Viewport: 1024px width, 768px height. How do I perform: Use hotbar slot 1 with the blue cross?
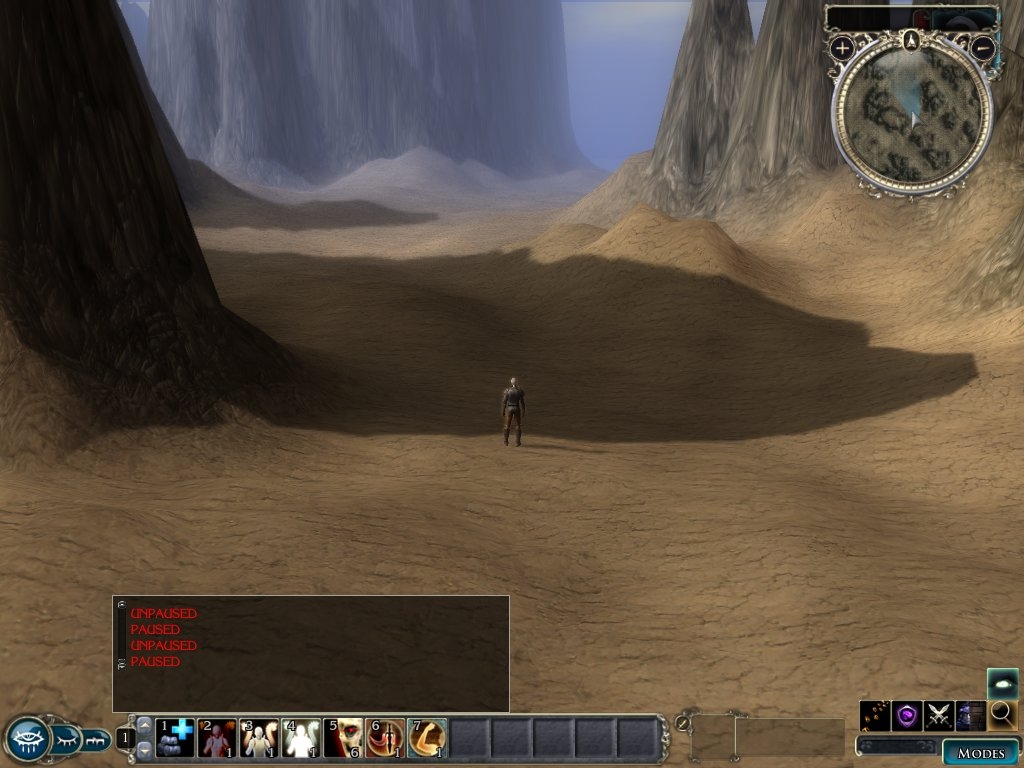(175, 738)
